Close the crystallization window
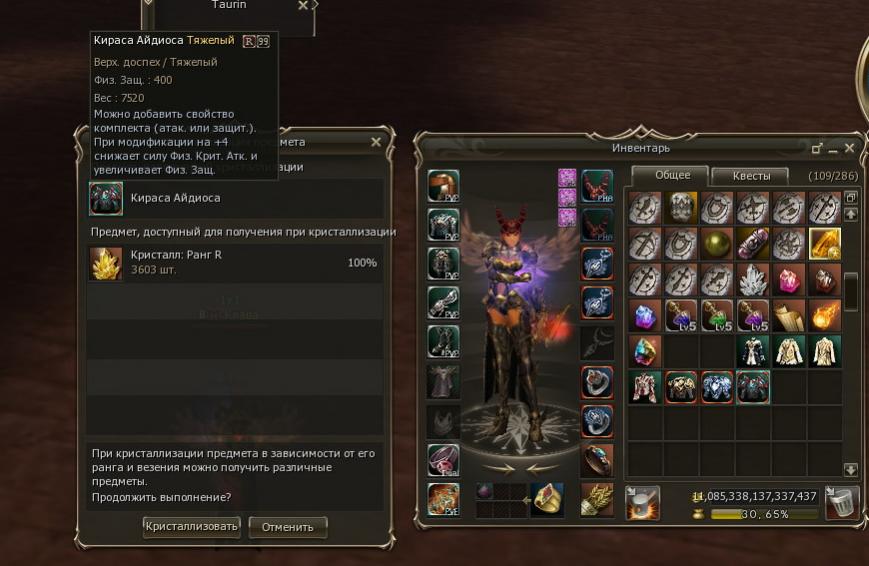The height and width of the screenshot is (566, 869). [376, 142]
